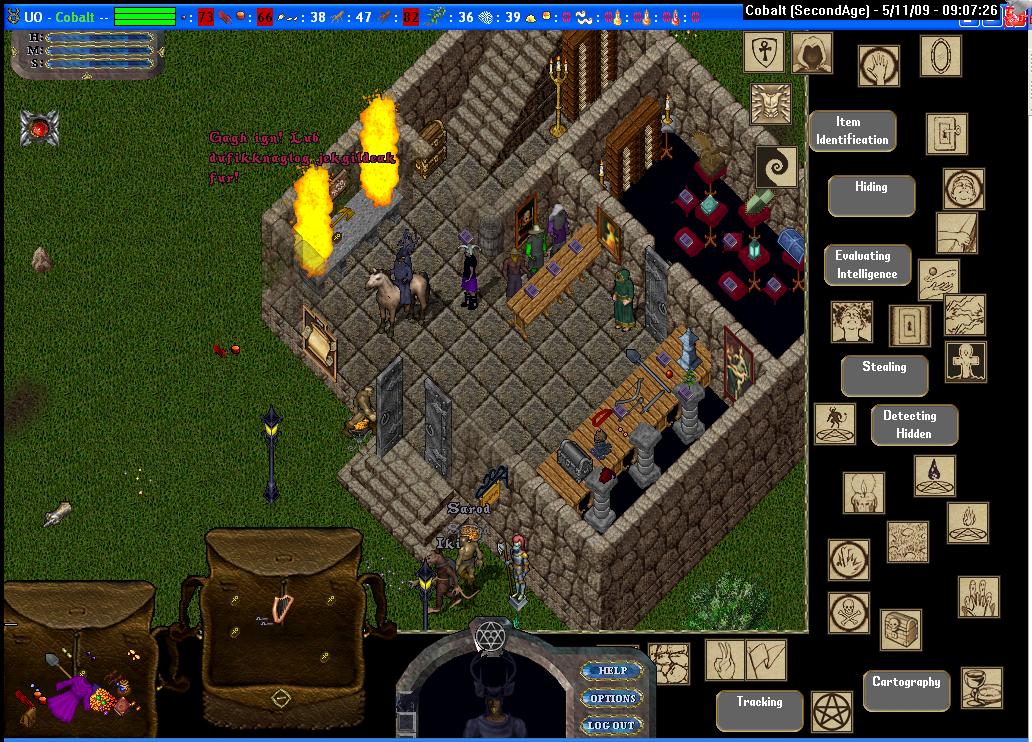Select the pentagram star icon

coord(830,711)
